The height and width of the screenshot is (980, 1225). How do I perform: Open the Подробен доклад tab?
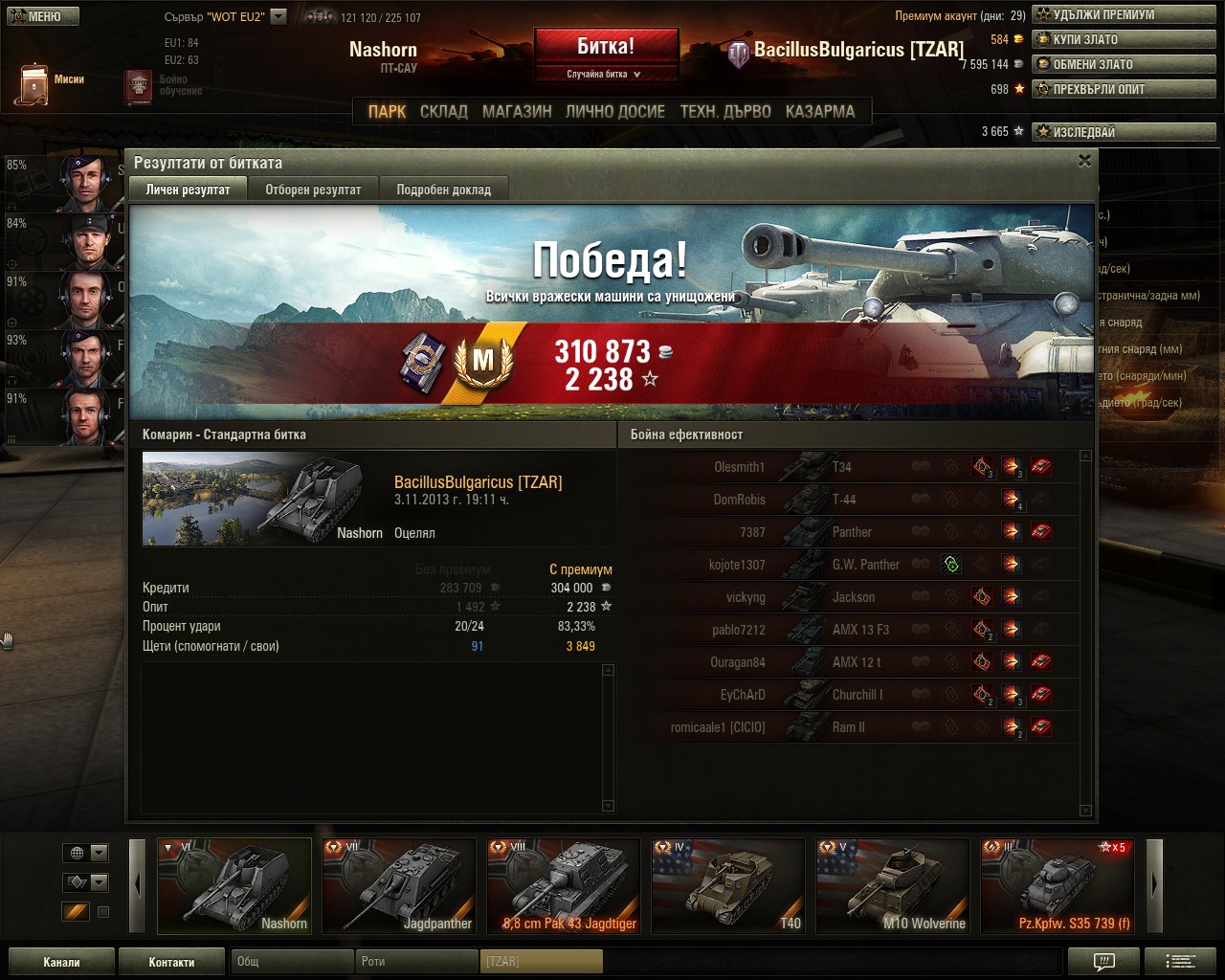pyautogui.click(x=443, y=189)
